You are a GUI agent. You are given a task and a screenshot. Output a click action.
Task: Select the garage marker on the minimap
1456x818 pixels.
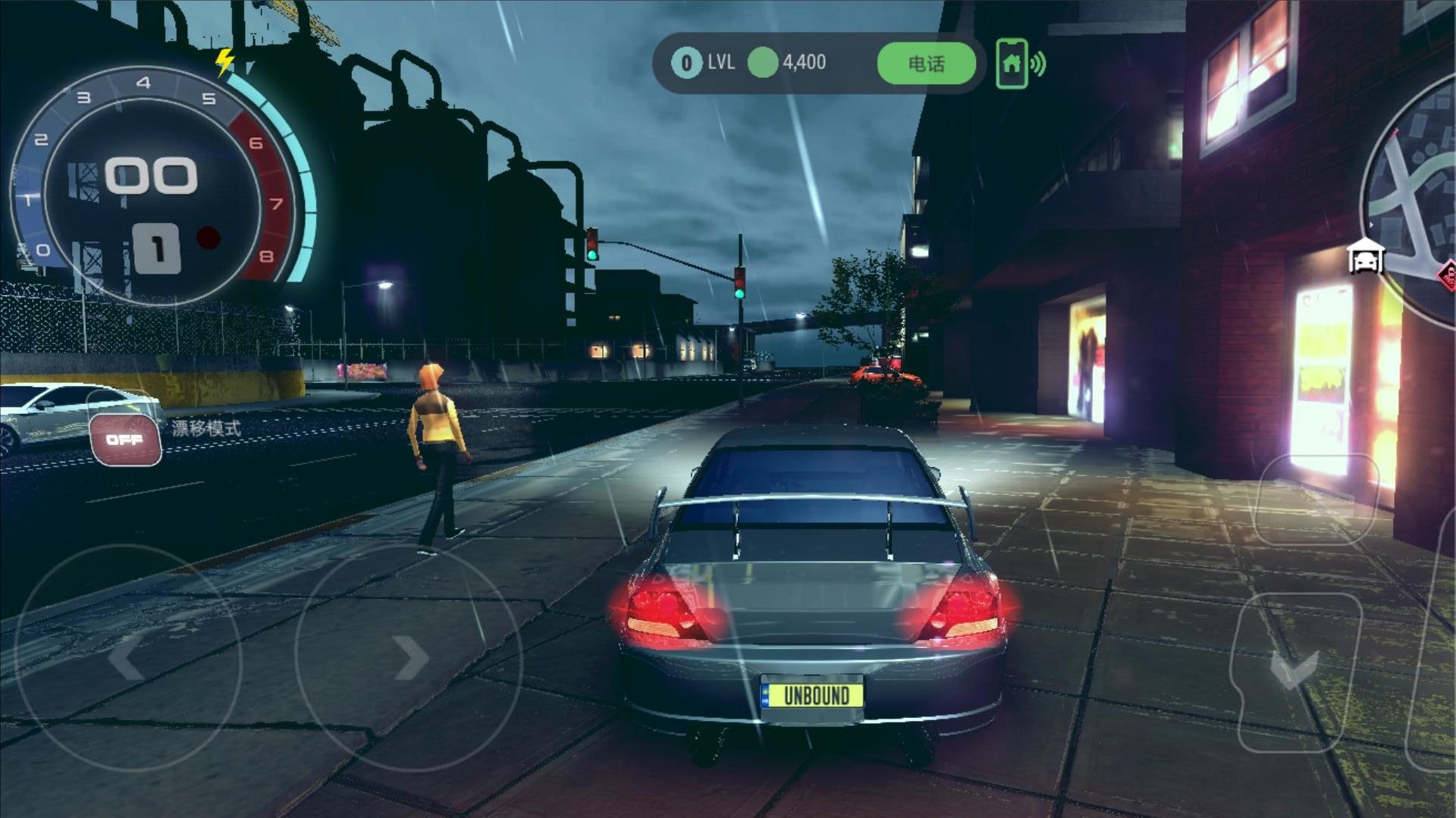point(1365,256)
